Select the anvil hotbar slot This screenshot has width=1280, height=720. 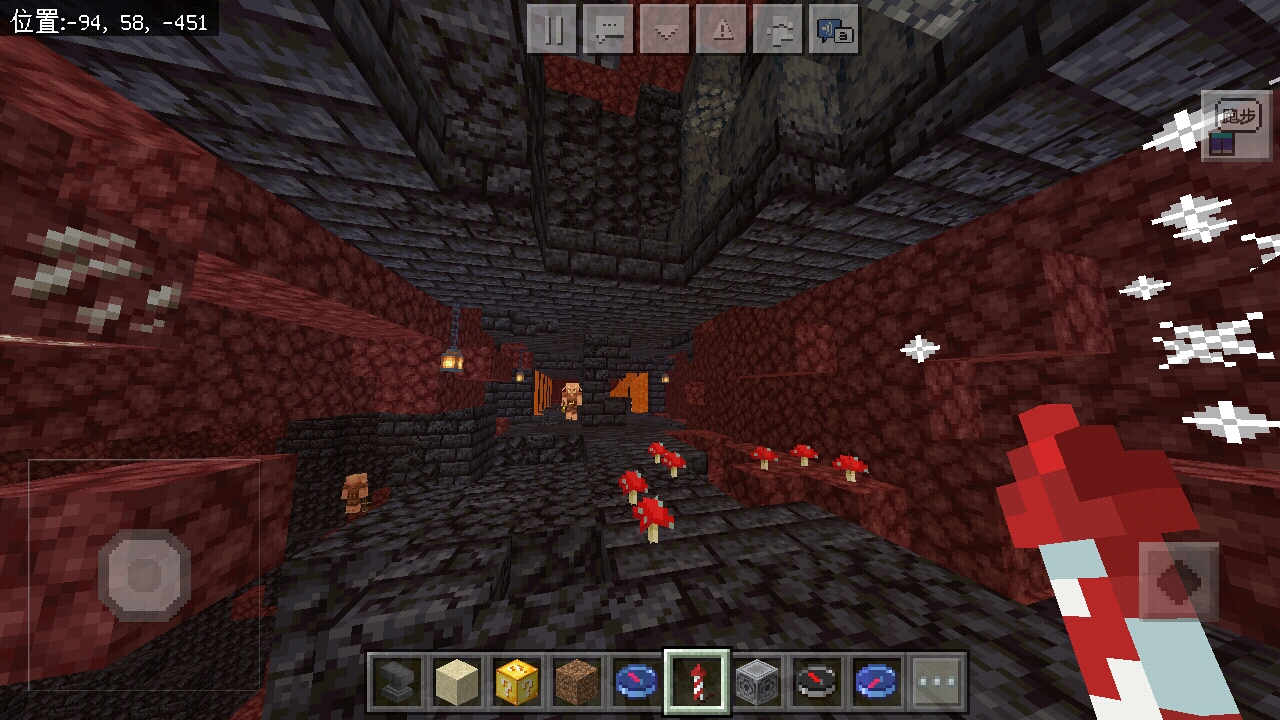[x=398, y=683]
